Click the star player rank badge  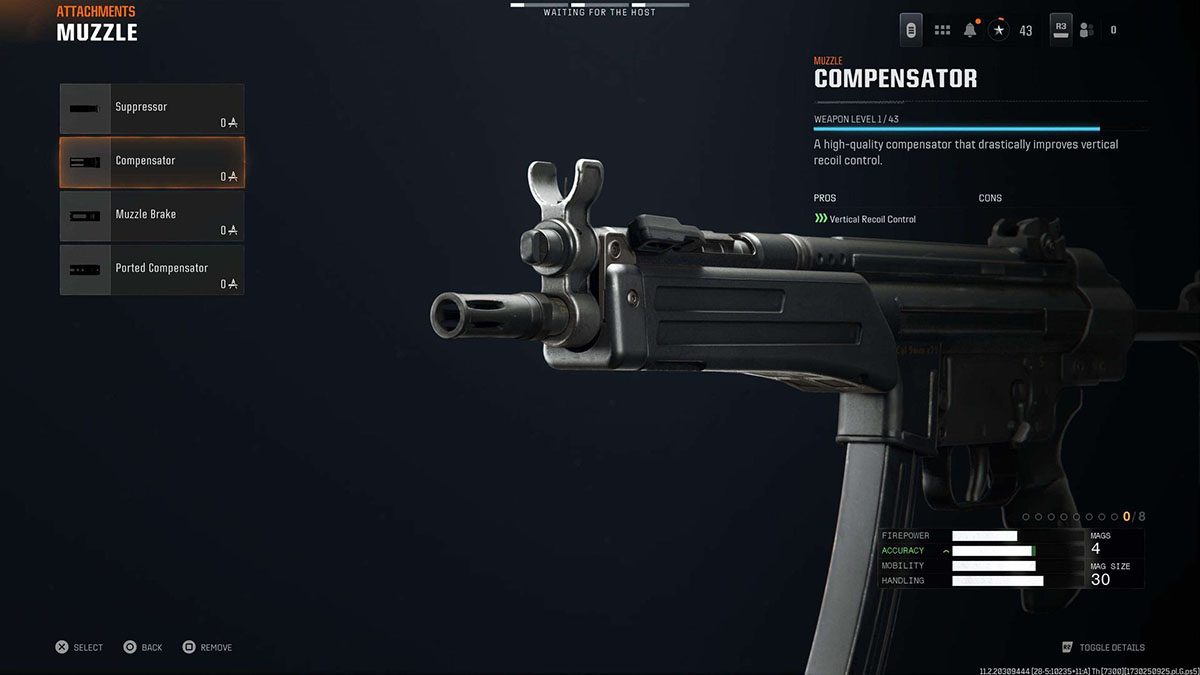(999, 30)
